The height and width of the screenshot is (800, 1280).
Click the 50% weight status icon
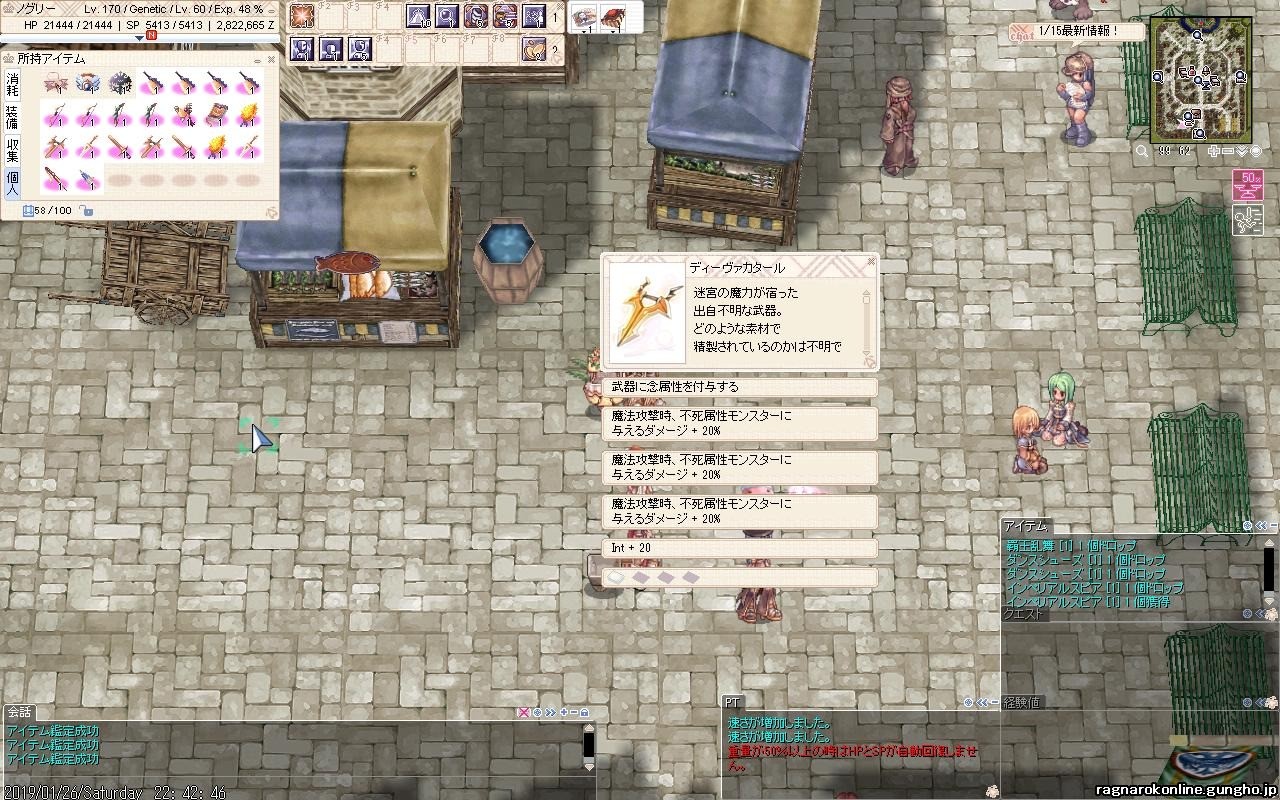pyautogui.click(x=1246, y=183)
